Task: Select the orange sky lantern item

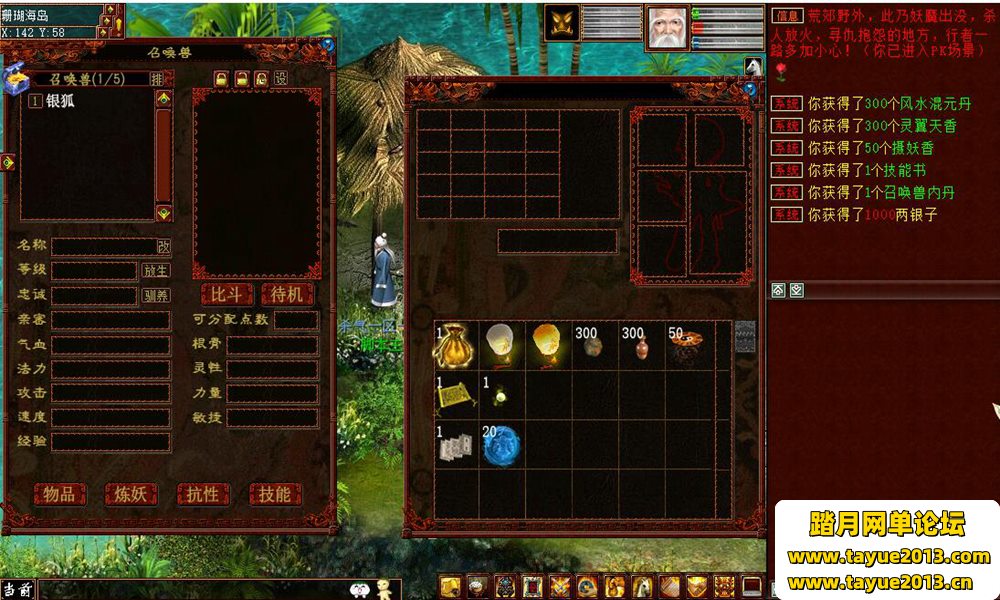Action: (x=549, y=345)
